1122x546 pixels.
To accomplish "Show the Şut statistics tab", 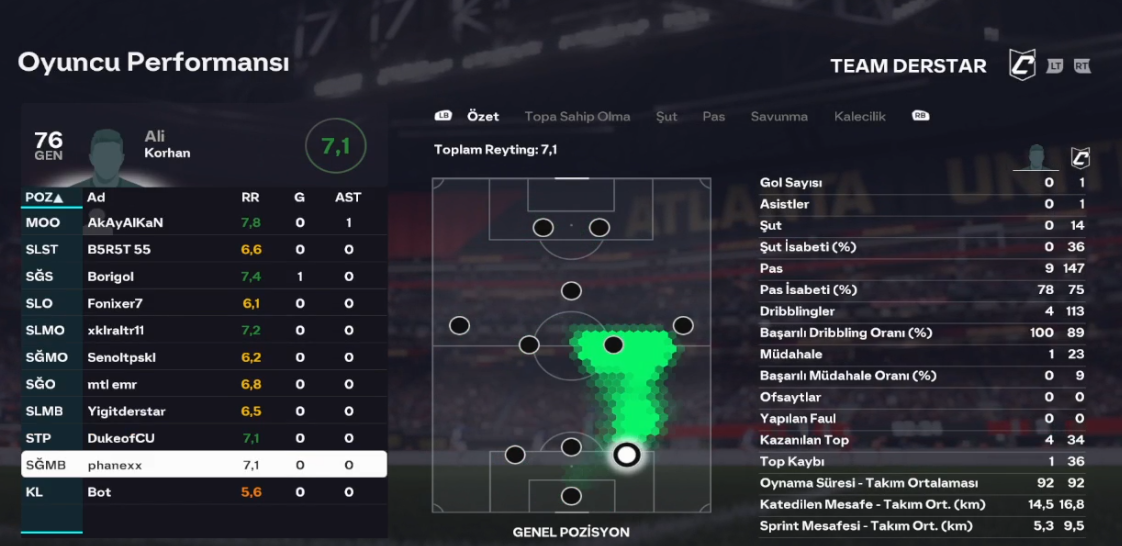I will click(666, 116).
